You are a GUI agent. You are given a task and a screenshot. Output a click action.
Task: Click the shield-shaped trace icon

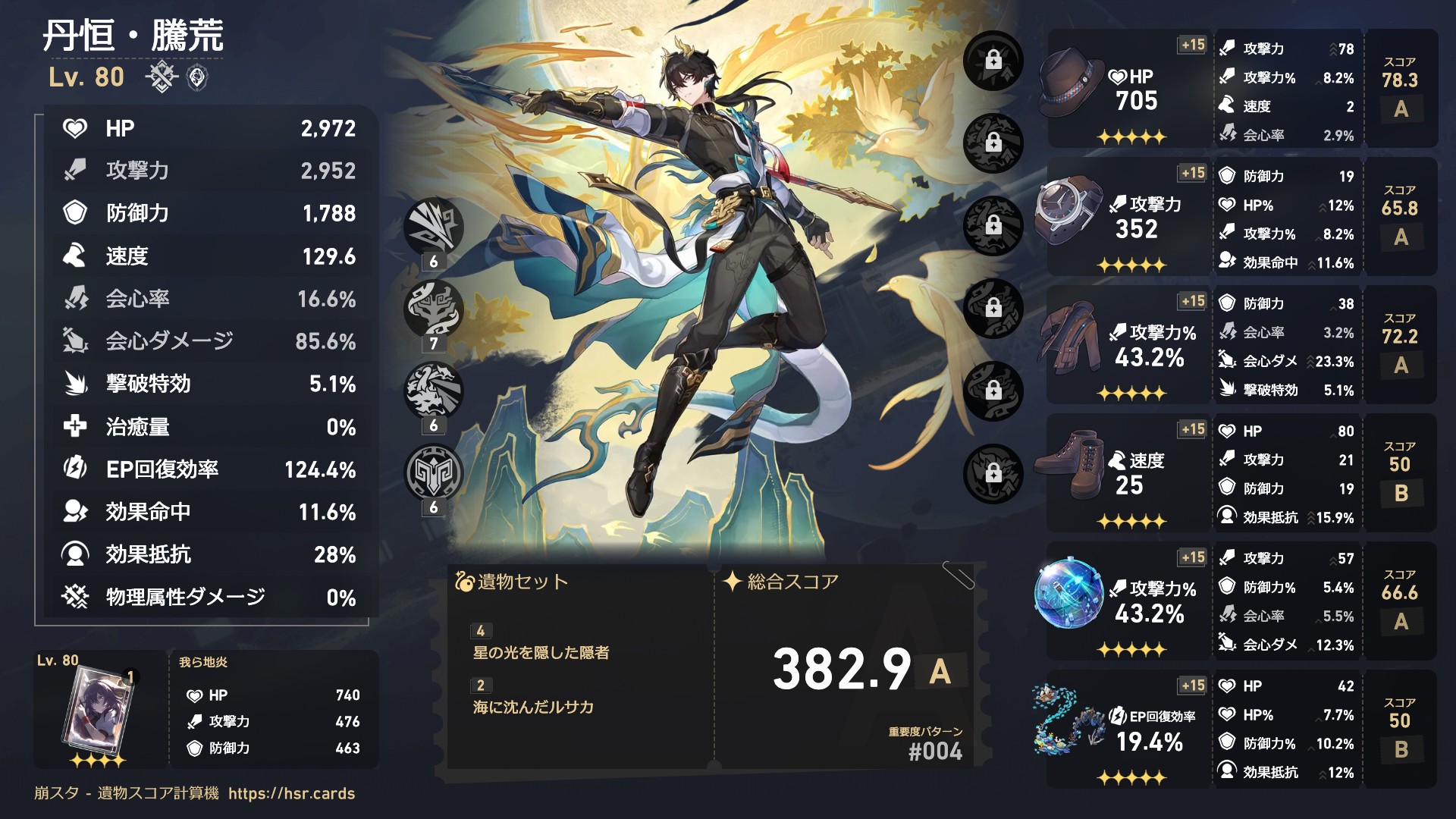[433, 472]
